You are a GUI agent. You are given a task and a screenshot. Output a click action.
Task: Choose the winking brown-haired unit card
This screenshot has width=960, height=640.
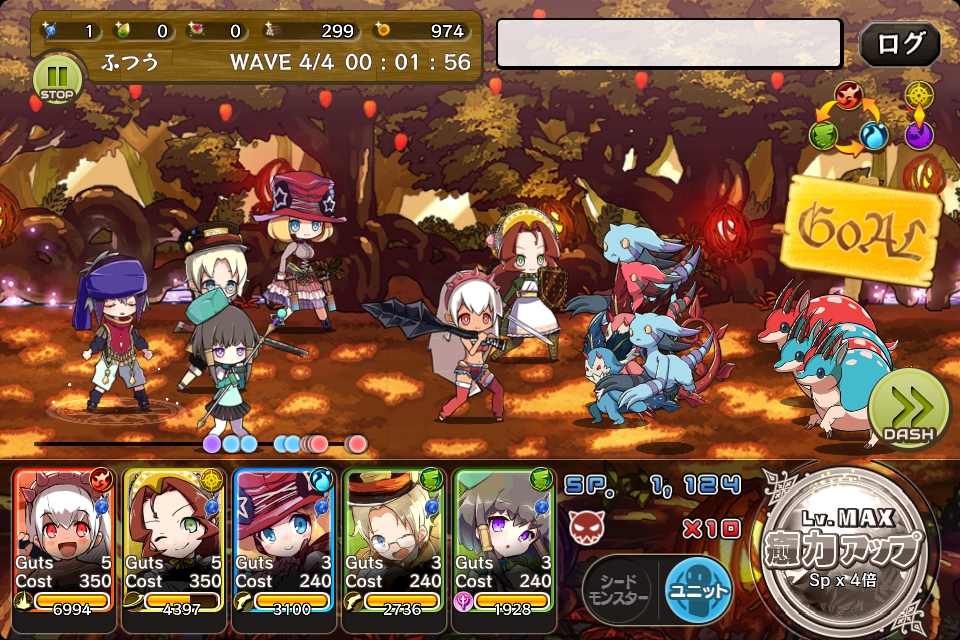click(x=175, y=540)
